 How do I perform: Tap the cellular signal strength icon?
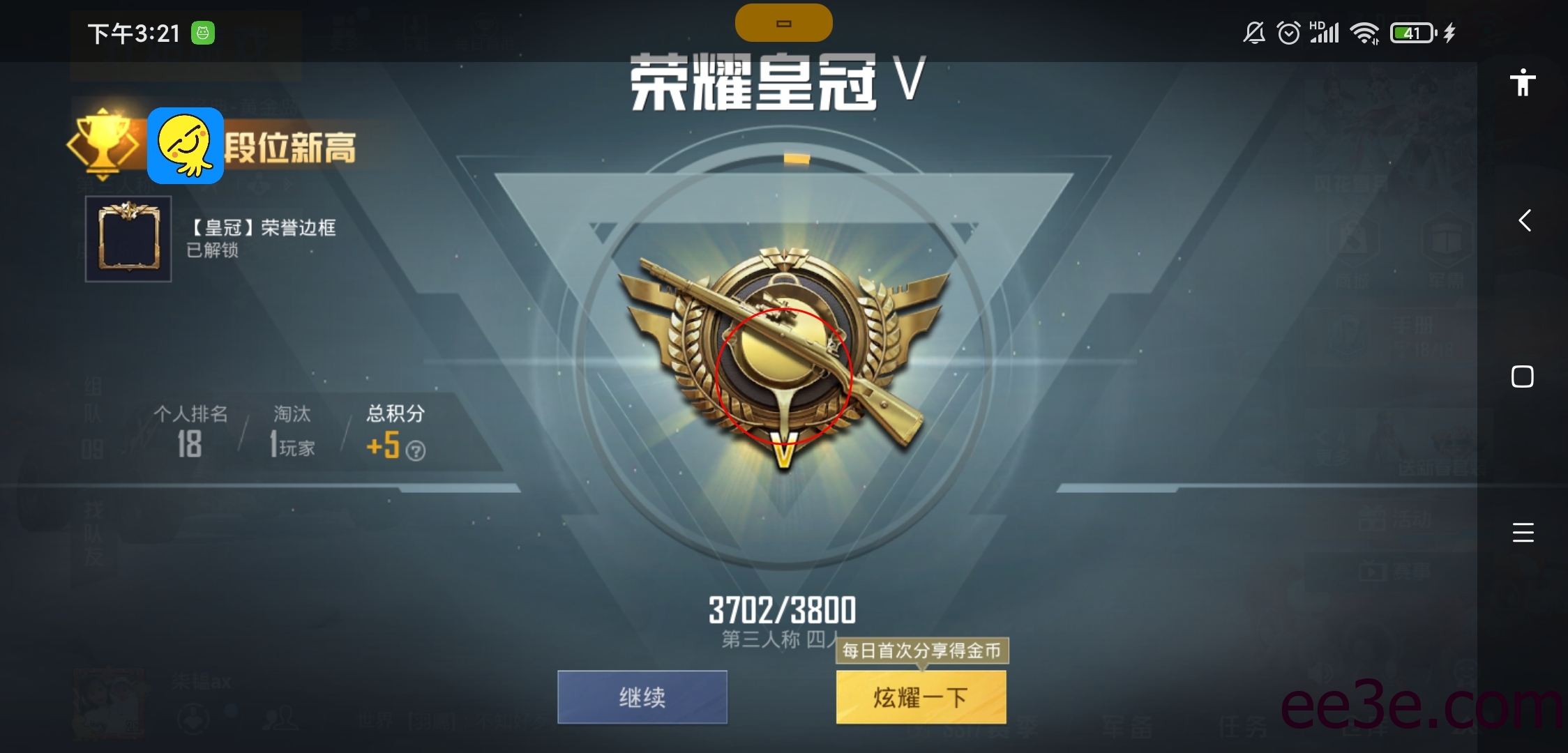1325,32
